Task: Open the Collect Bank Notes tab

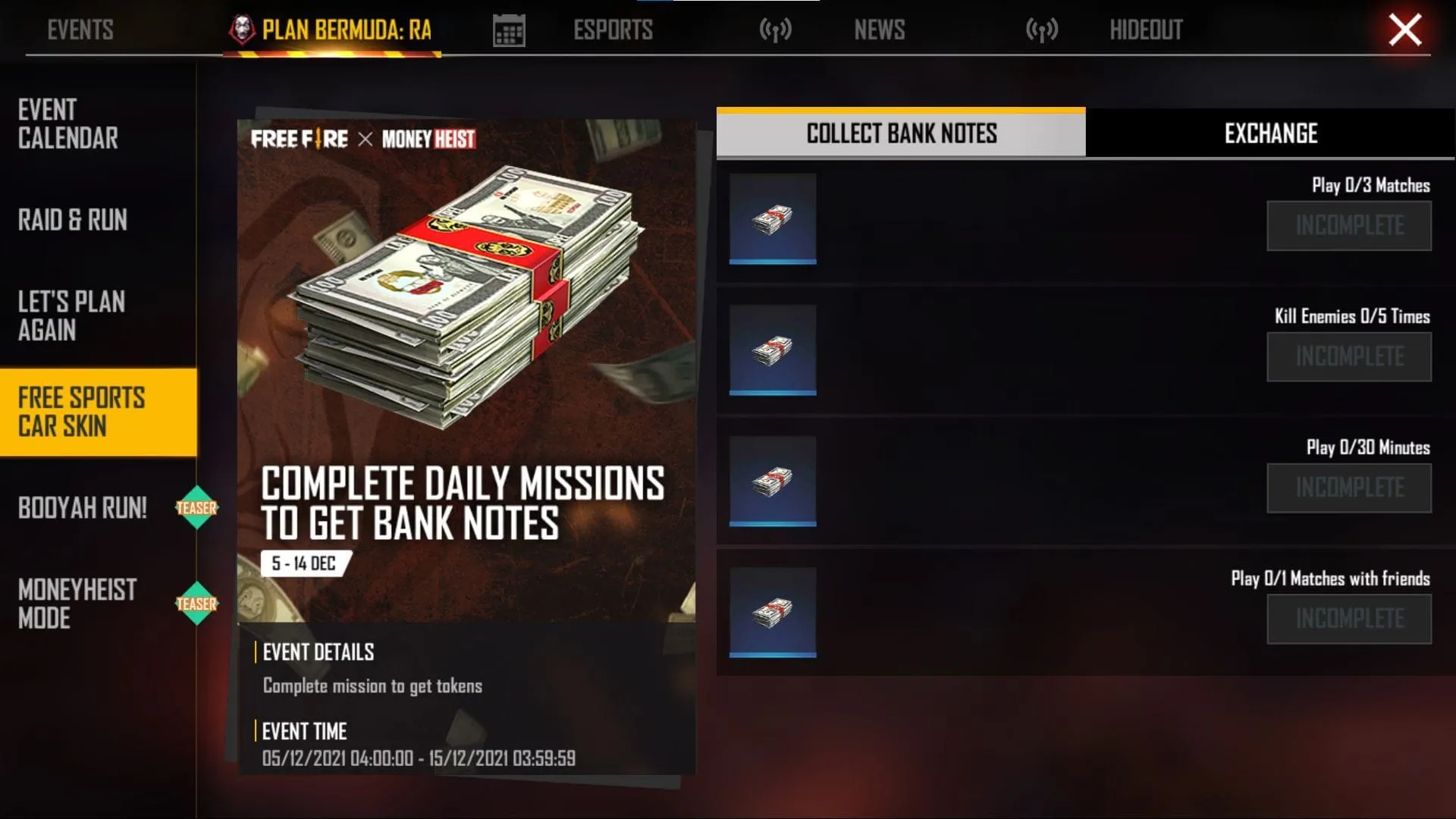Action: click(901, 134)
